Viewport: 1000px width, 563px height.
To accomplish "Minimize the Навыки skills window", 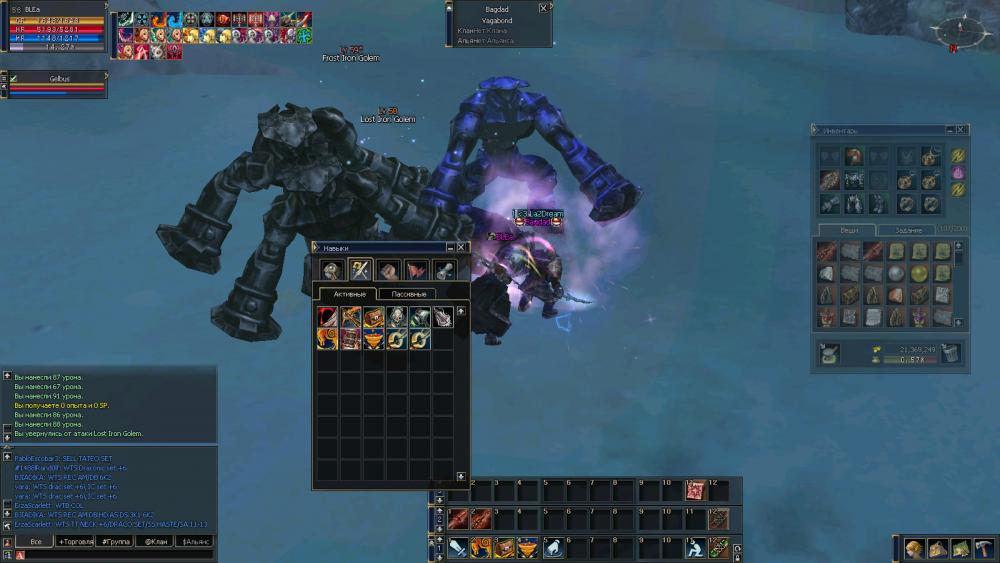I will [x=448, y=247].
